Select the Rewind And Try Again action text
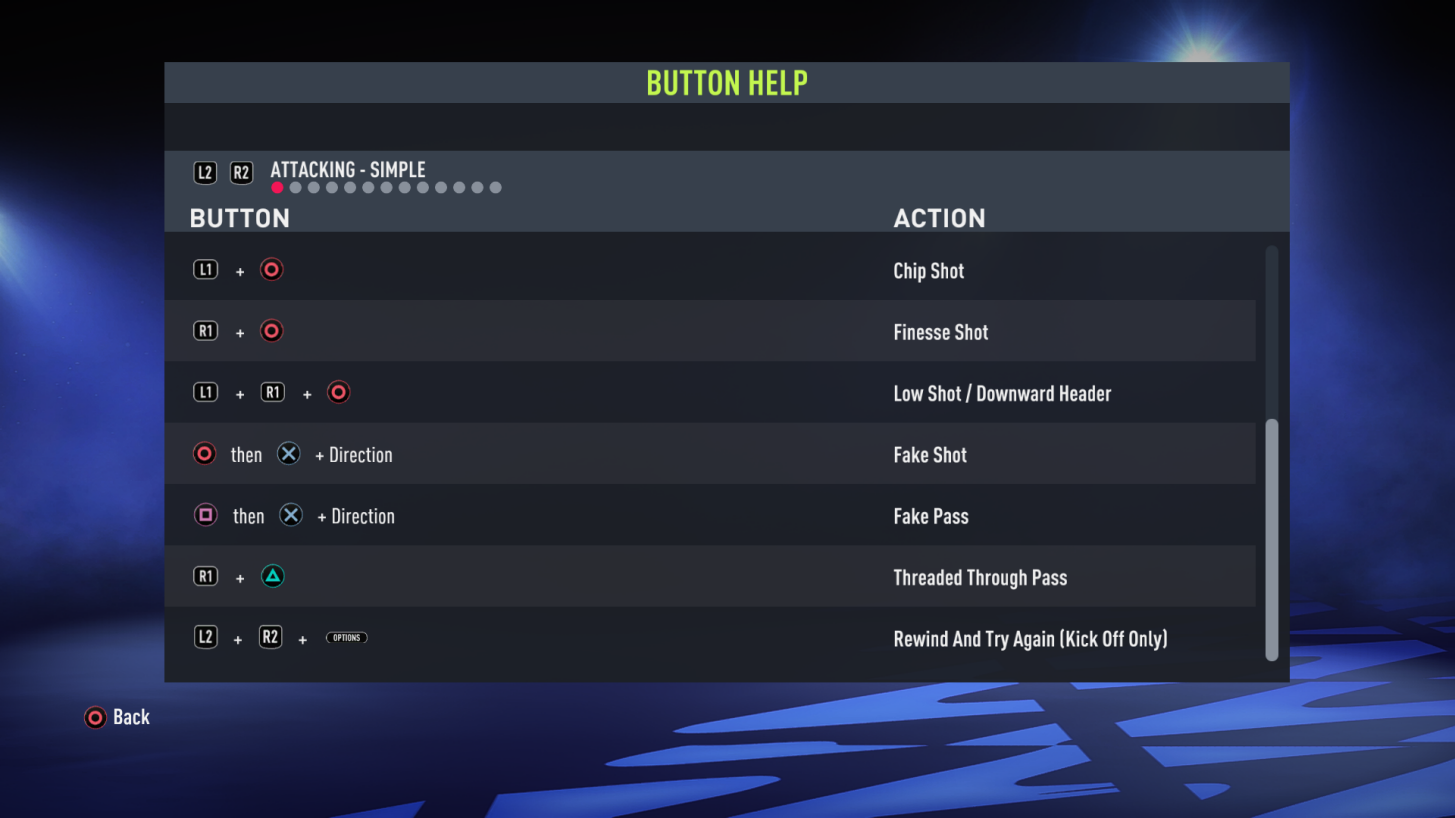 pyautogui.click(x=1030, y=638)
